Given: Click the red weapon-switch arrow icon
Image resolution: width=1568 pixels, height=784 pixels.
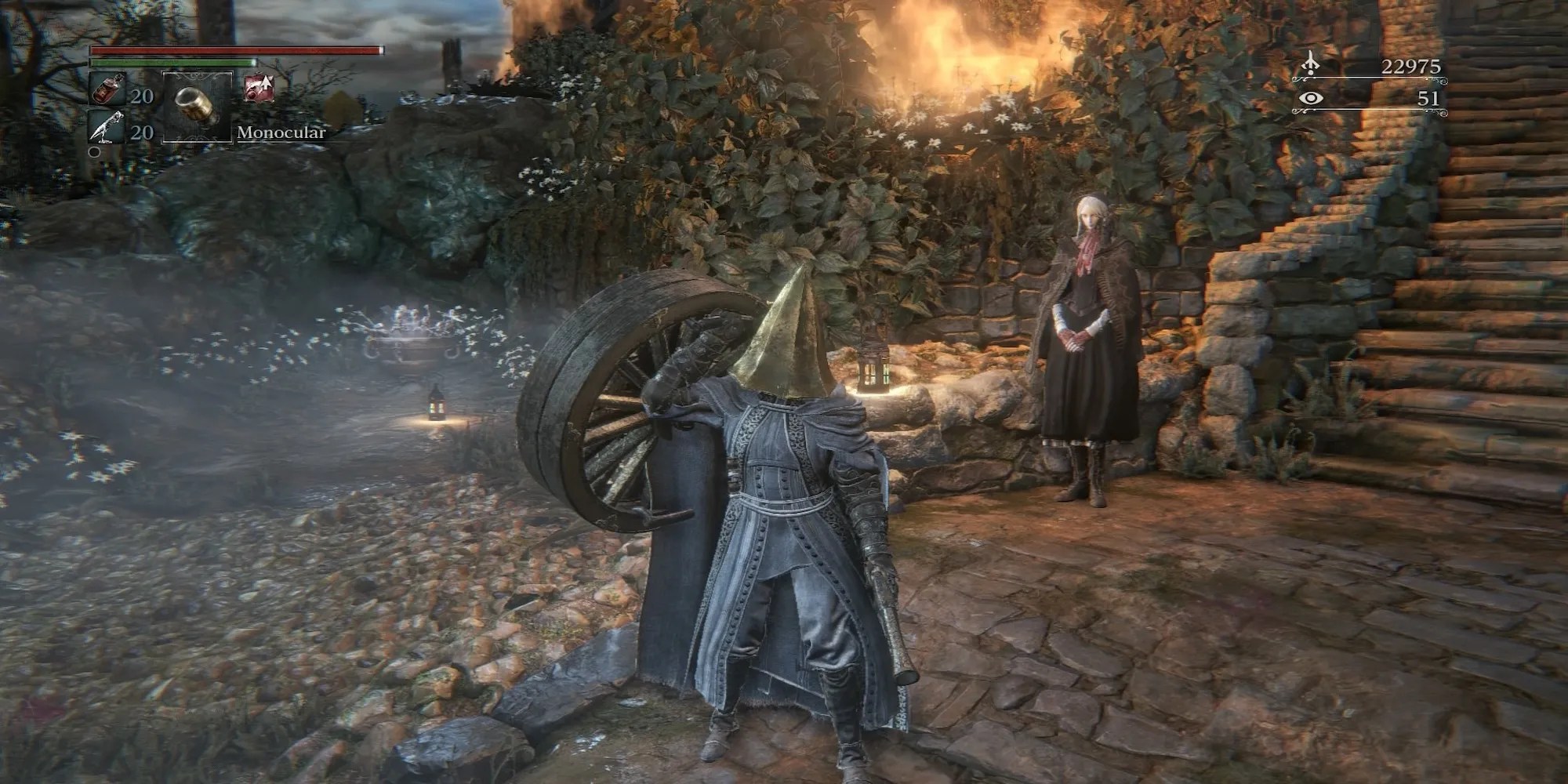Looking at the screenshot, I should [x=260, y=88].
